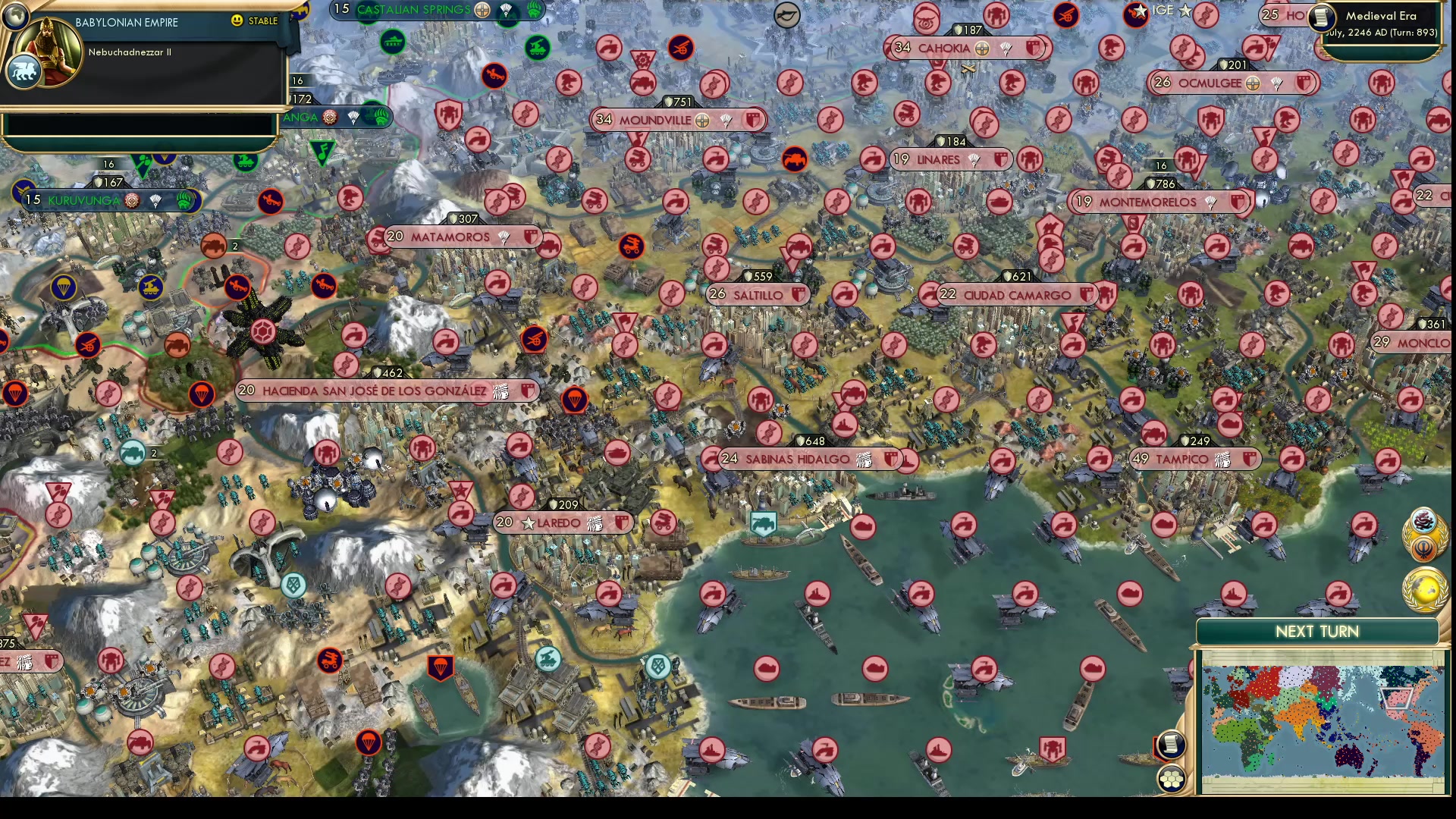Open the Tampico city banner
The width and height of the screenshot is (1456, 819).
(1194, 459)
